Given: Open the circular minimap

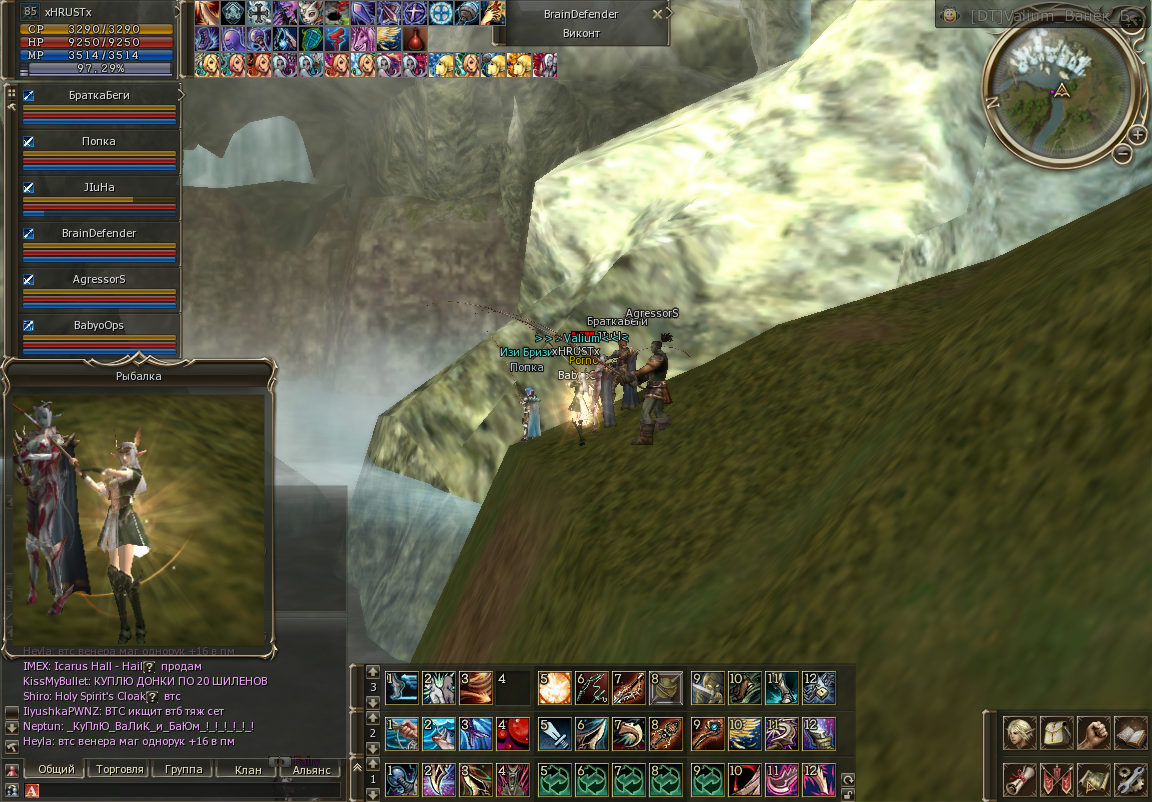Looking at the screenshot, I should tap(1061, 88).
